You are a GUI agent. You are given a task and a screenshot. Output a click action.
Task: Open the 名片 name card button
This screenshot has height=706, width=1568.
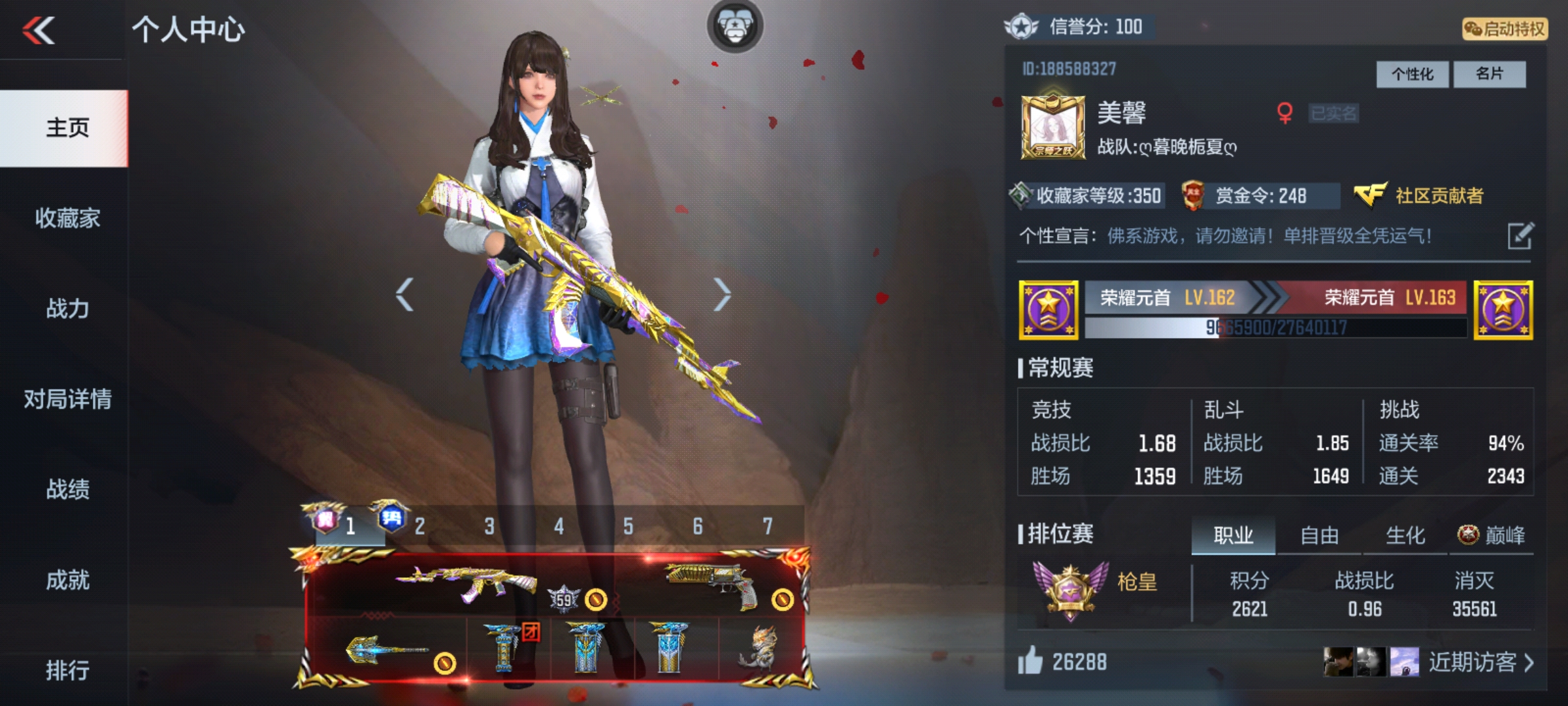point(1489,74)
